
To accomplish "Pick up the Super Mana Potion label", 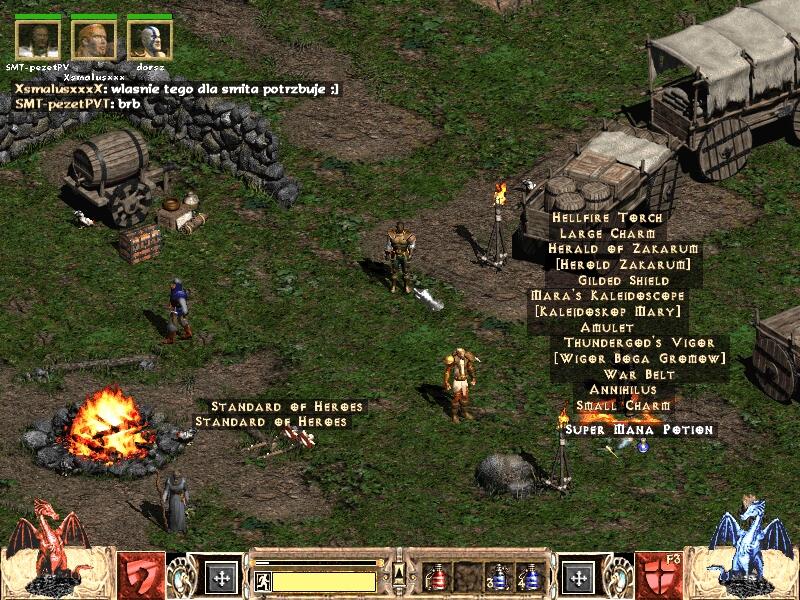I will [x=639, y=429].
